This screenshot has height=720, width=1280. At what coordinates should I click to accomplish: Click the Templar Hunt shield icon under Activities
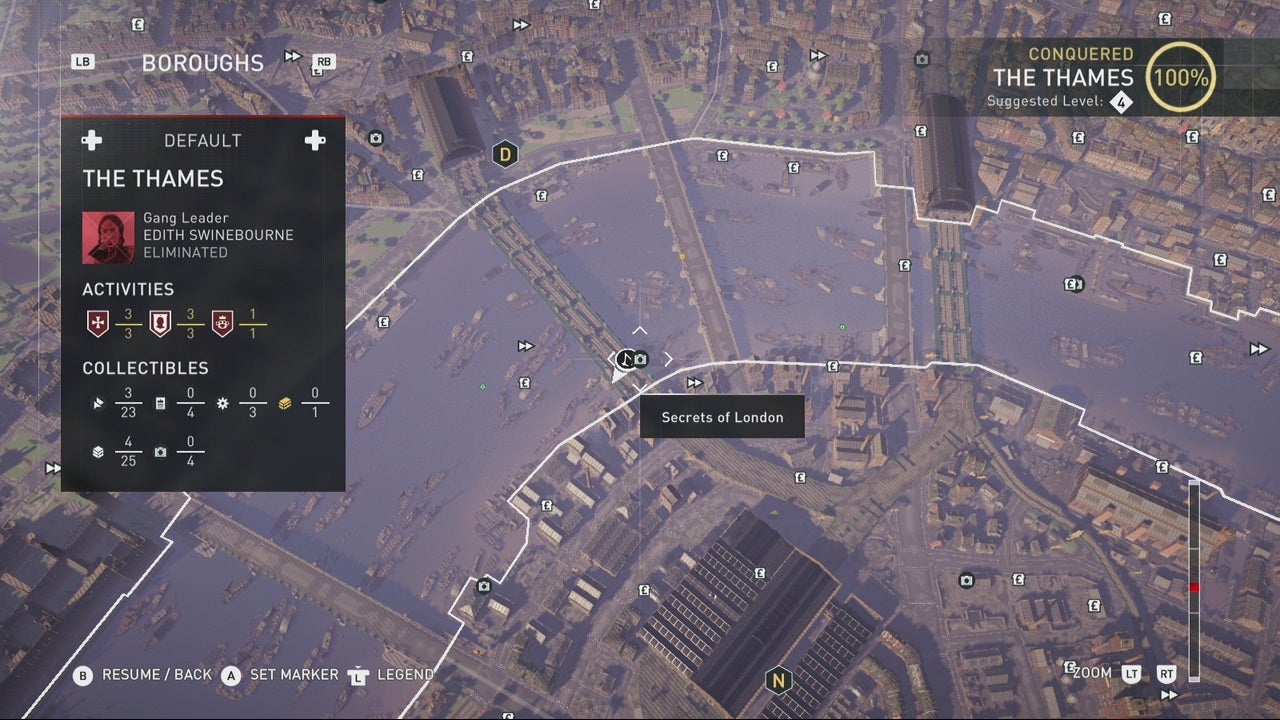pyautogui.click(x=99, y=322)
